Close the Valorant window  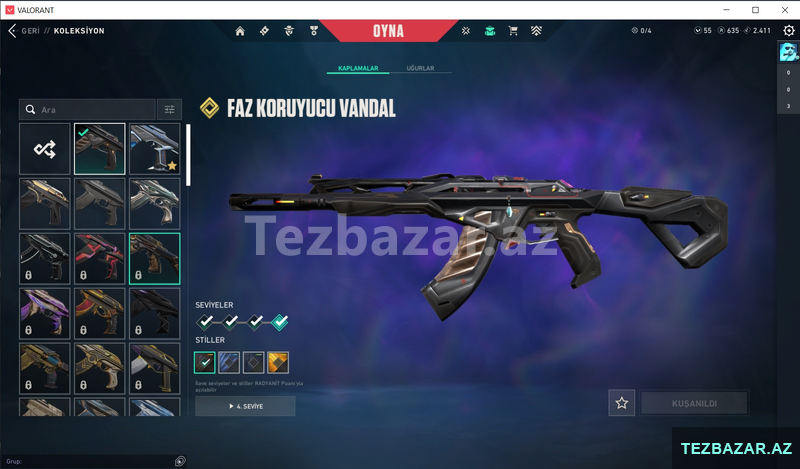tap(783, 8)
